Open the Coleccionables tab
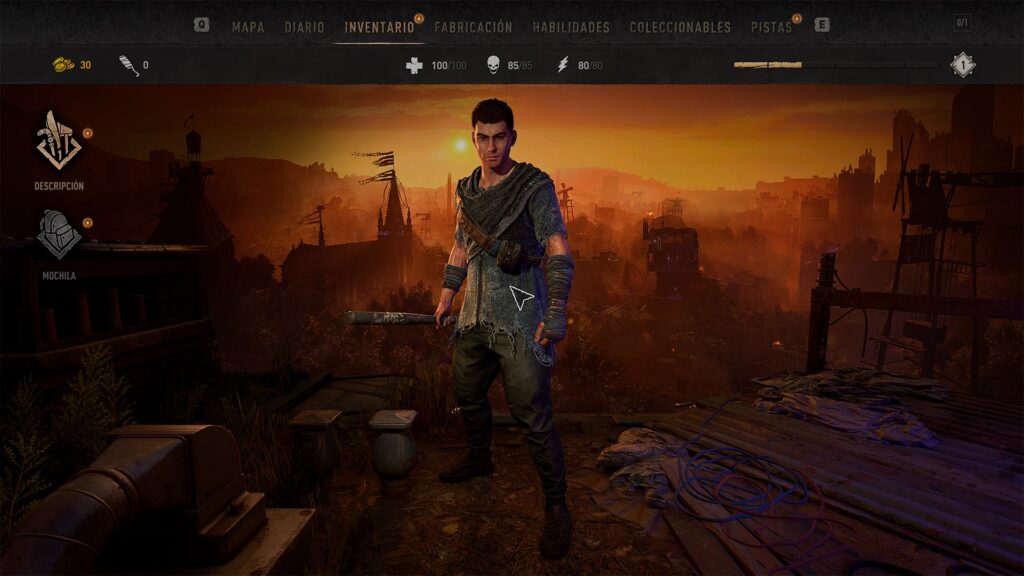 [x=680, y=27]
